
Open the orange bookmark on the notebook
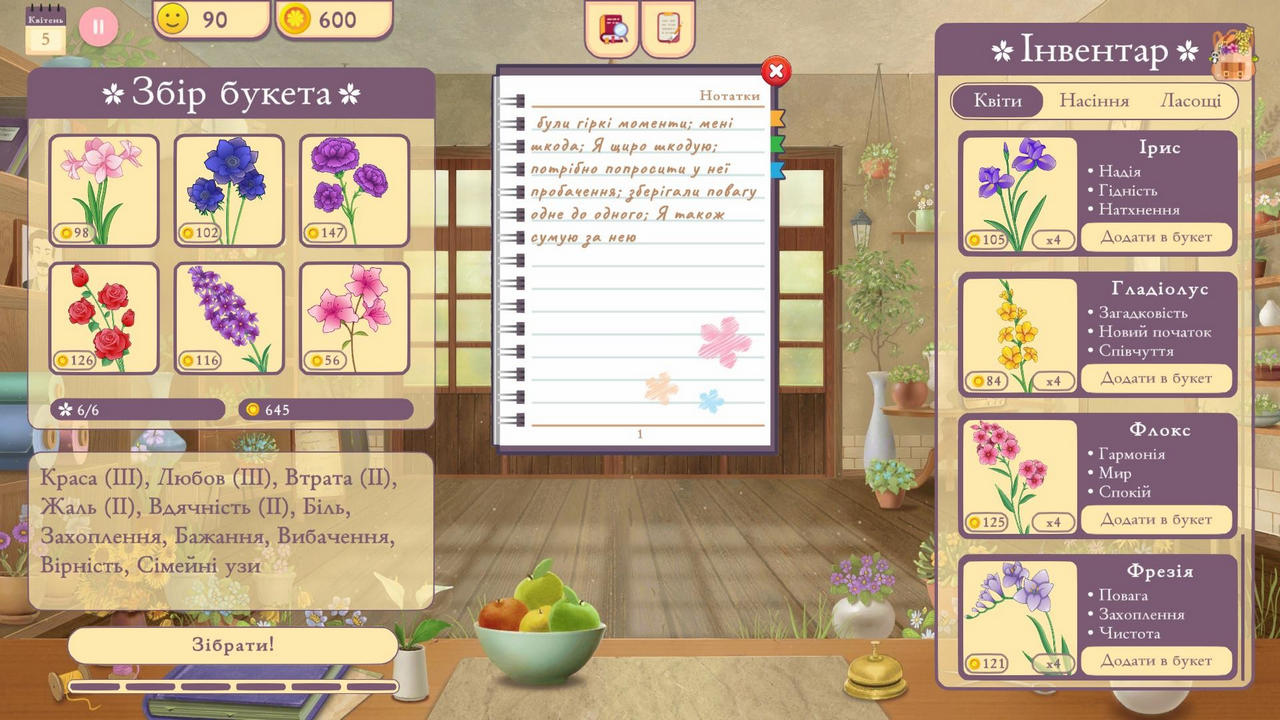pos(778,119)
